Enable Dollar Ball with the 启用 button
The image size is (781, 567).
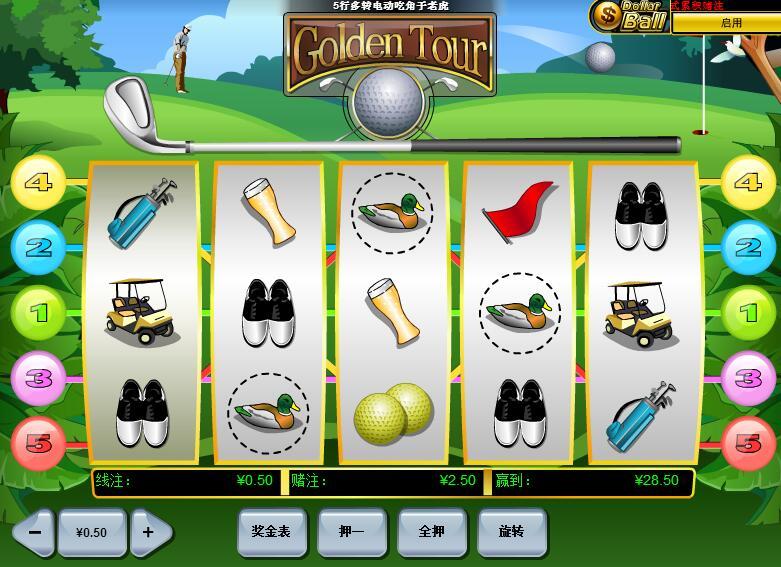click(x=731, y=22)
